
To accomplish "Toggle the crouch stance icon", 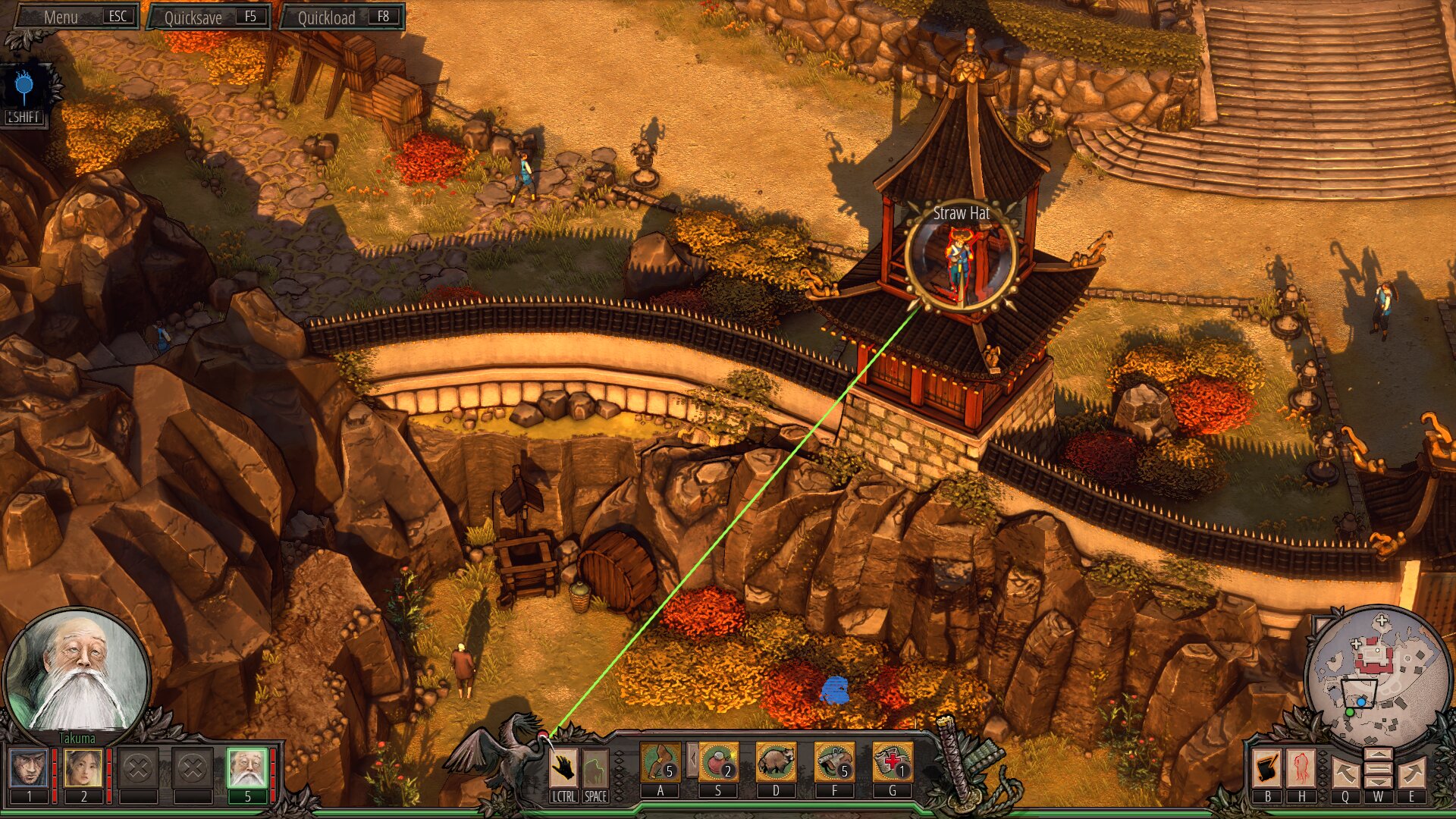I will (x=595, y=769).
